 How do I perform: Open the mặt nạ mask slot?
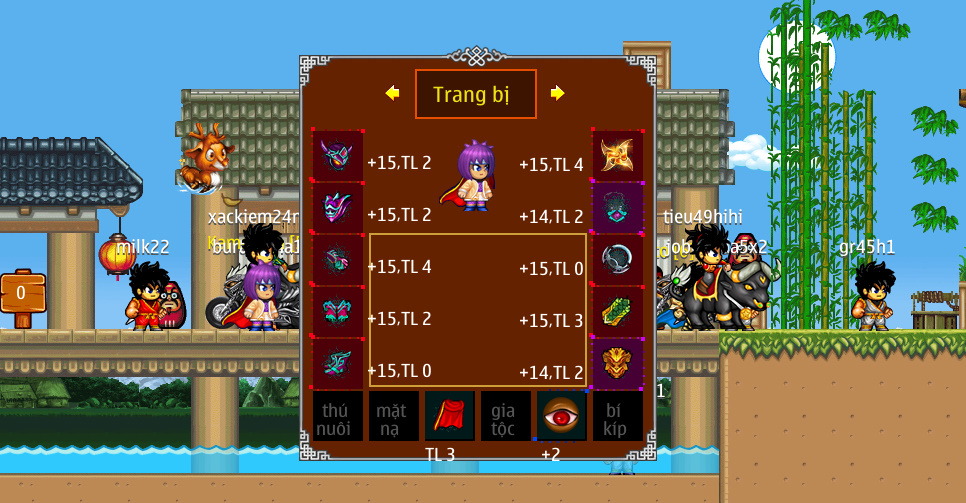click(393, 417)
